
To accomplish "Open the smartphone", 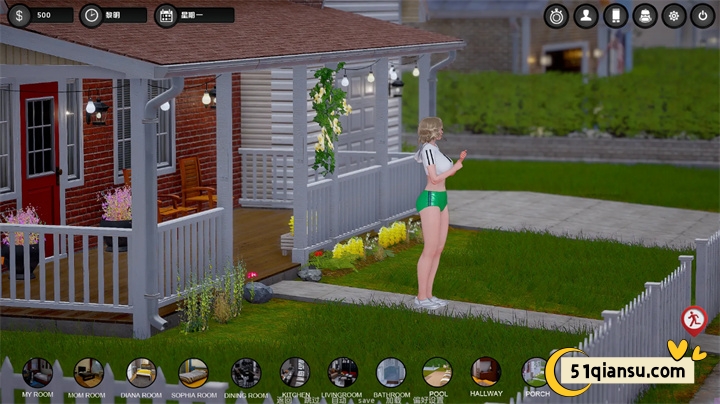I will coord(615,15).
